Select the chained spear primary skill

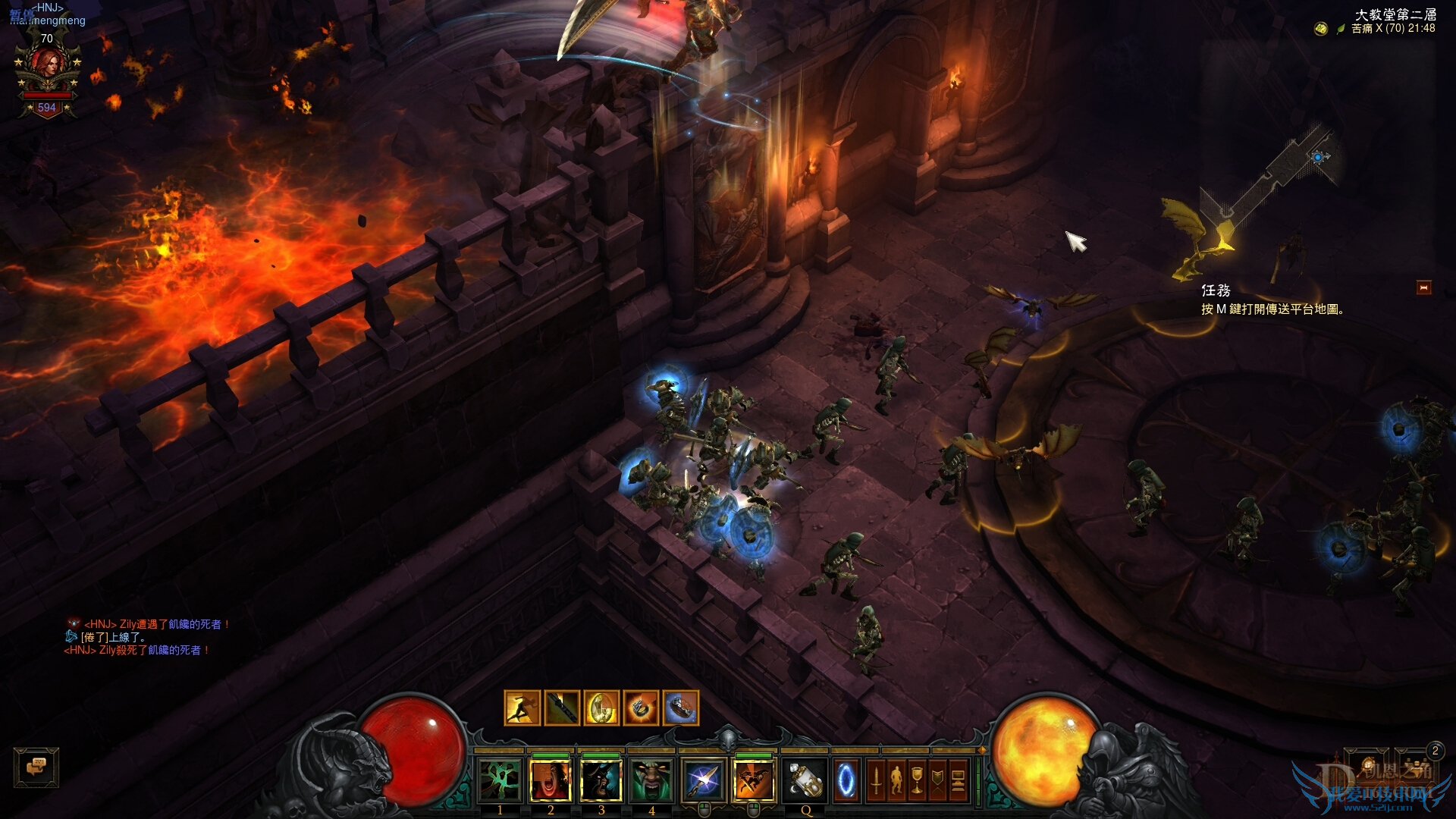702,781
